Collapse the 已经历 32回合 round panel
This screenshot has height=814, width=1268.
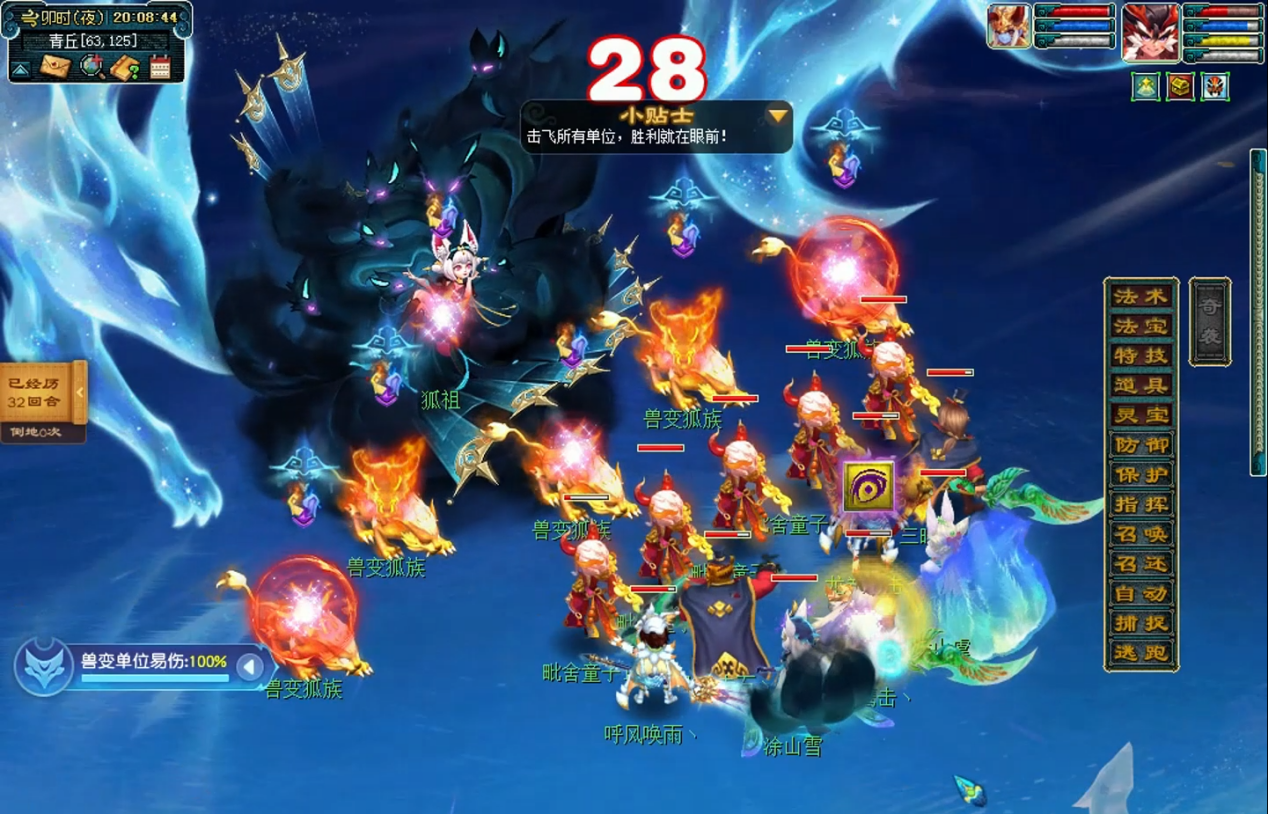point(80,393)
